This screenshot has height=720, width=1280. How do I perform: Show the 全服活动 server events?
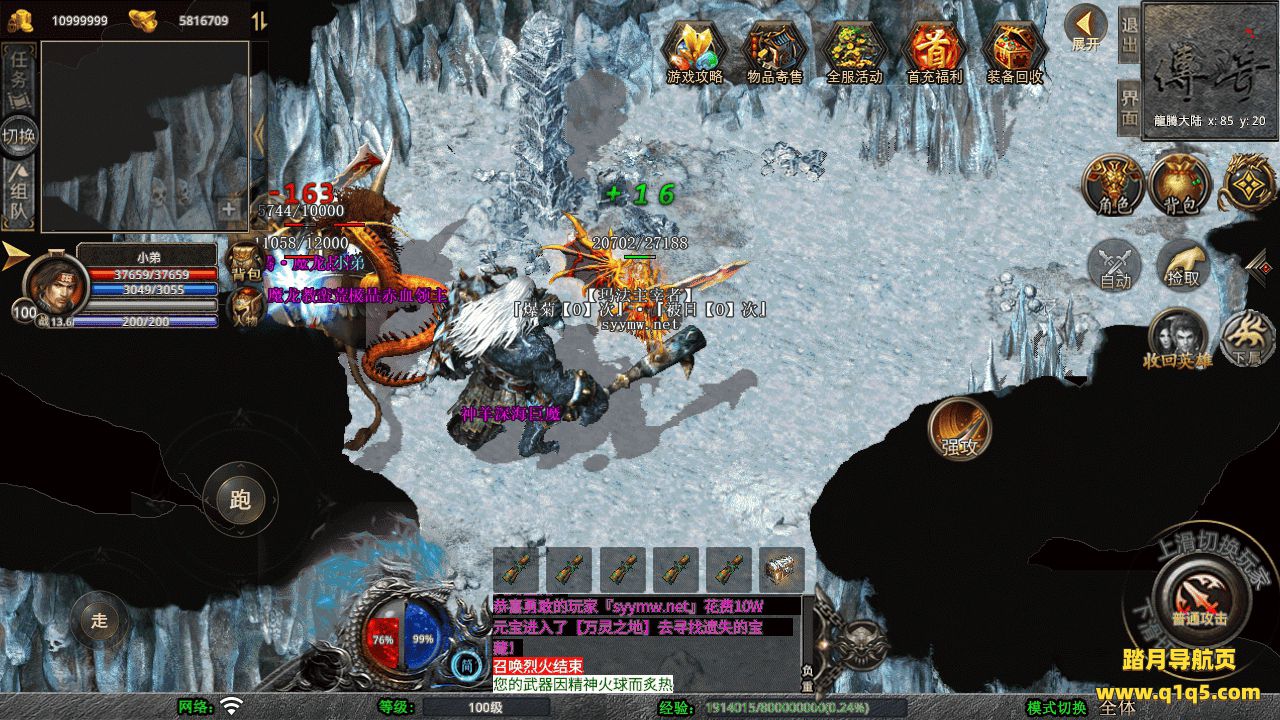(855, 49)
